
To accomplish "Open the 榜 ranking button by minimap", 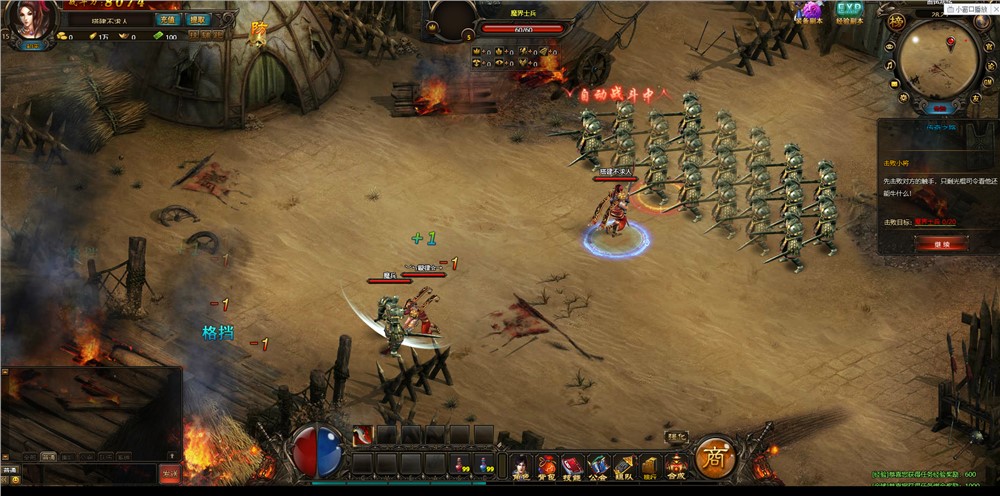I will pos(896,22).
